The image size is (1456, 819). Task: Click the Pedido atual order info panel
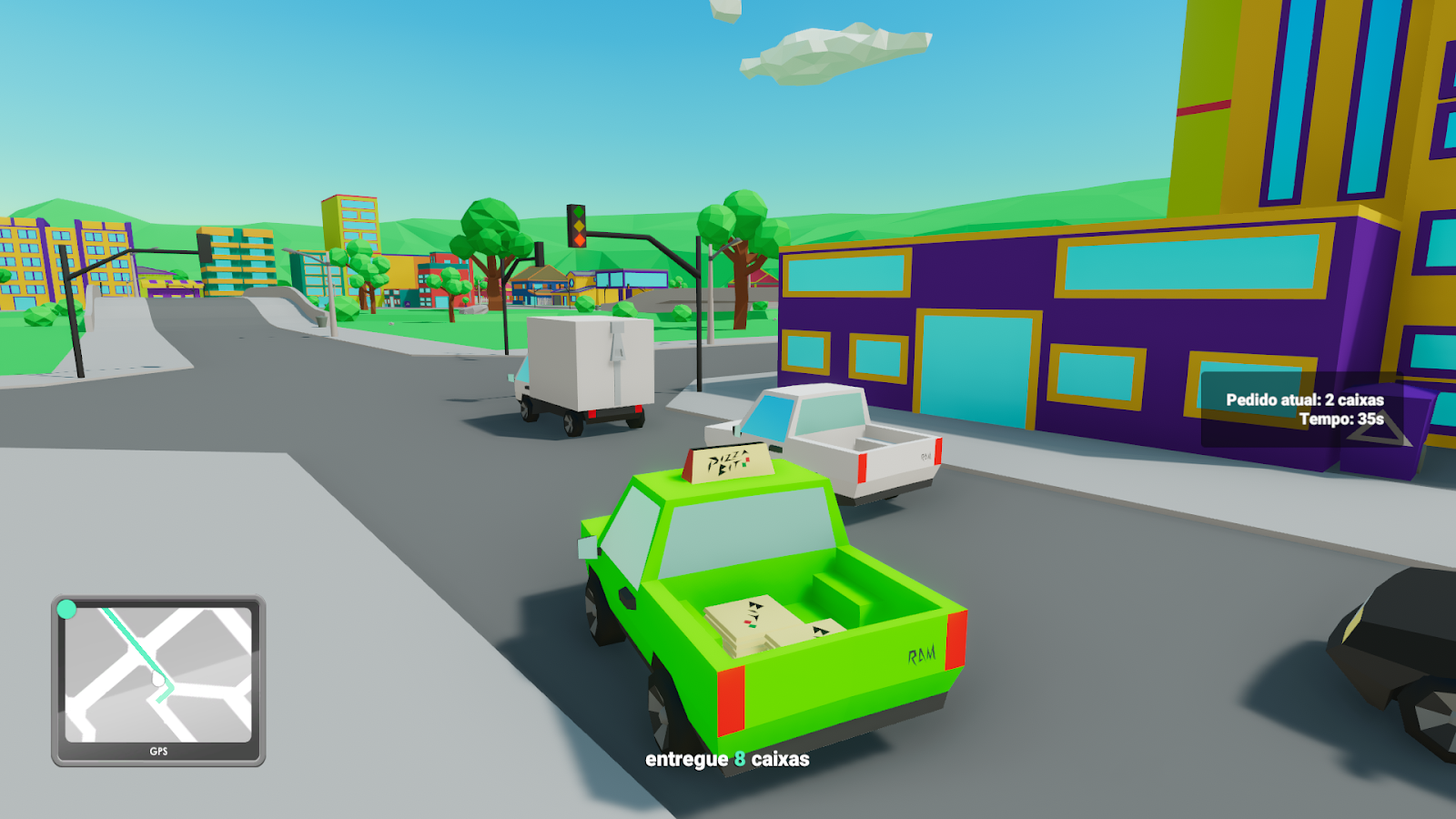(x=1304, y=399)
